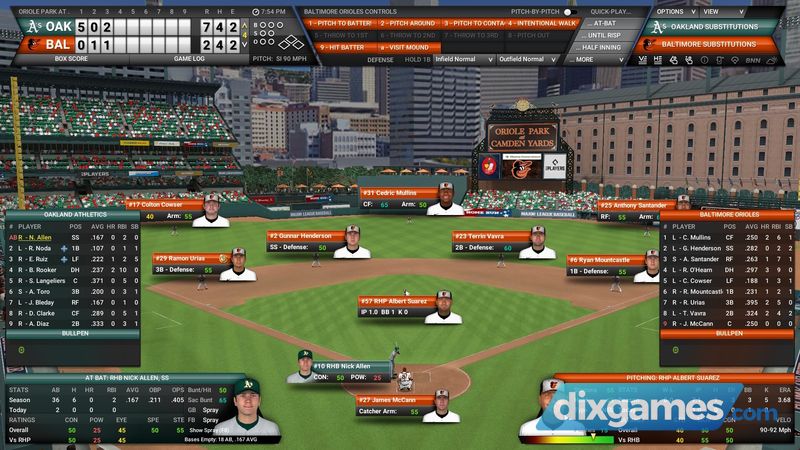The image size is (800, 450).
Task: Open the Options dropdown menu
Action: (x=677, y=11)
